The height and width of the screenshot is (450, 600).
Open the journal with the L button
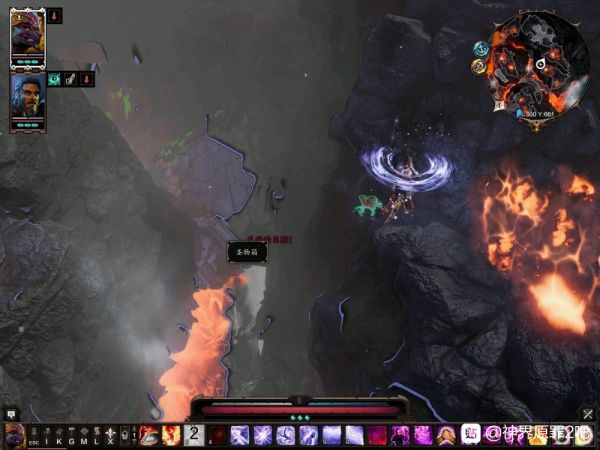tap(96, 436)
